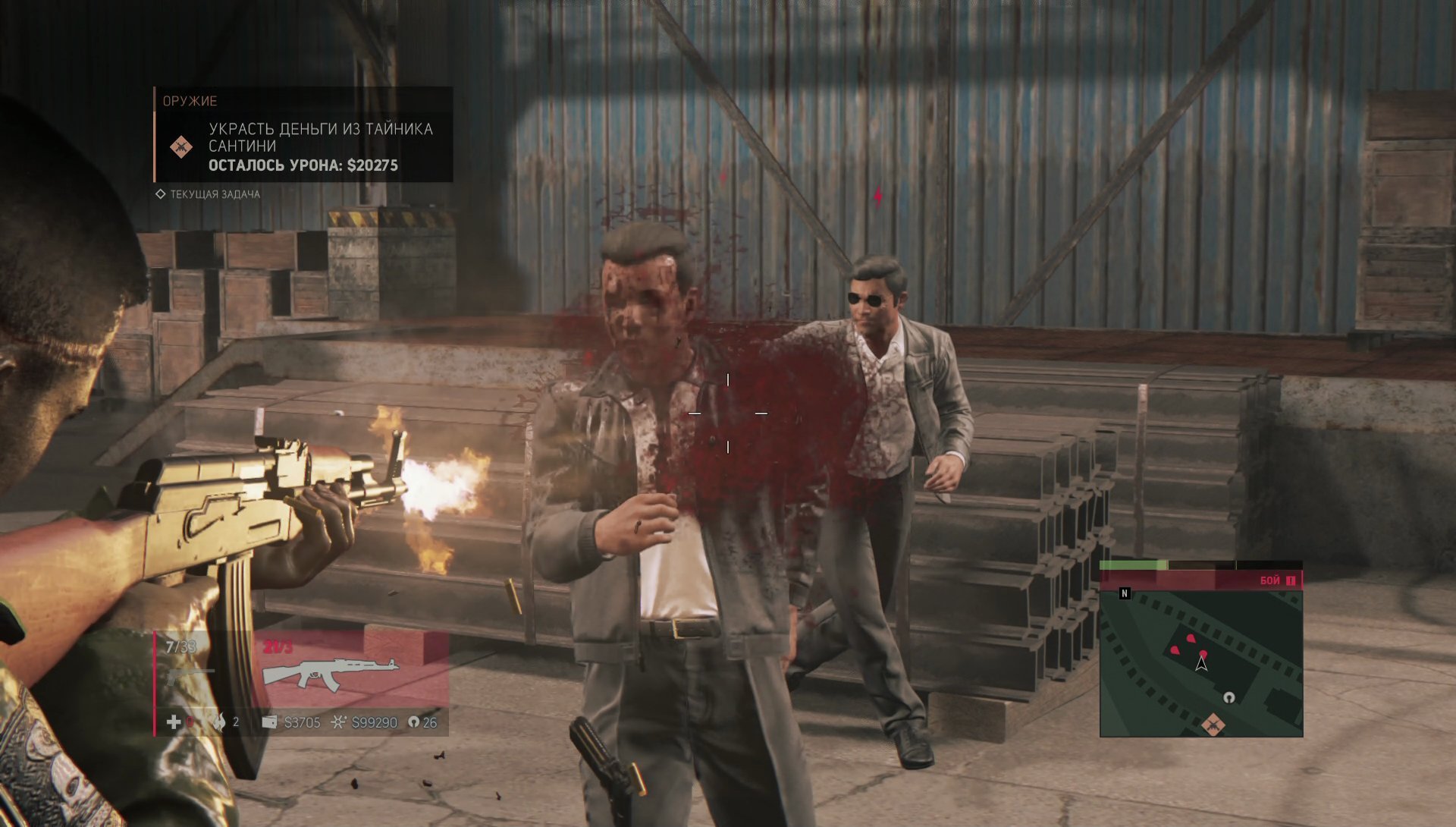Click the mission objective tracker about Santini's stash
1456x827 pixels.
tap(319, 146)
